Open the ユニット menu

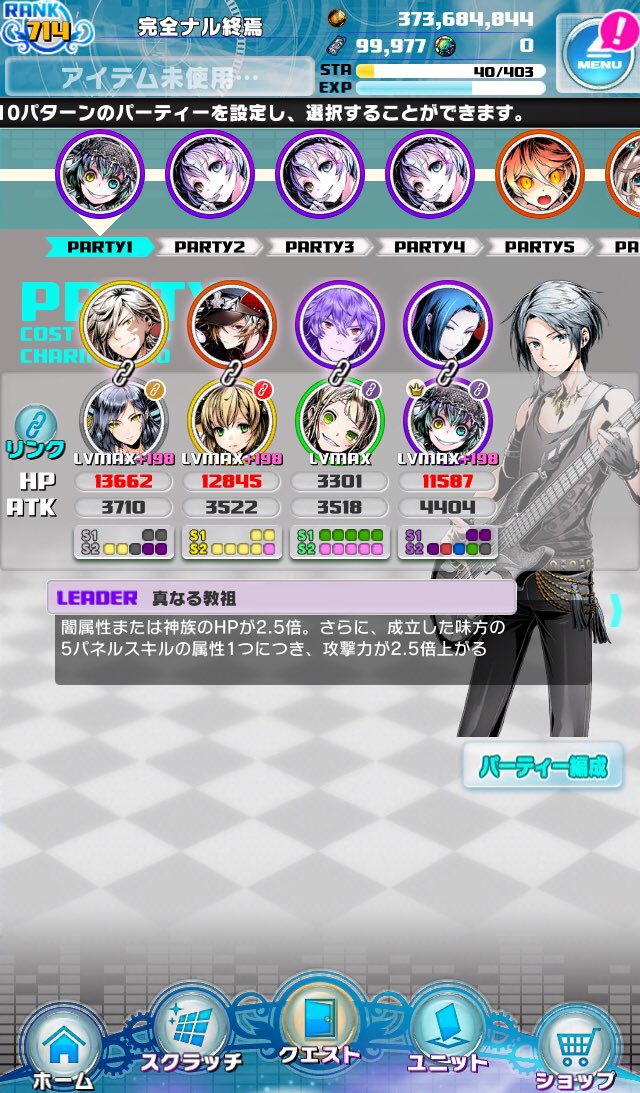tap(447, 1038)
